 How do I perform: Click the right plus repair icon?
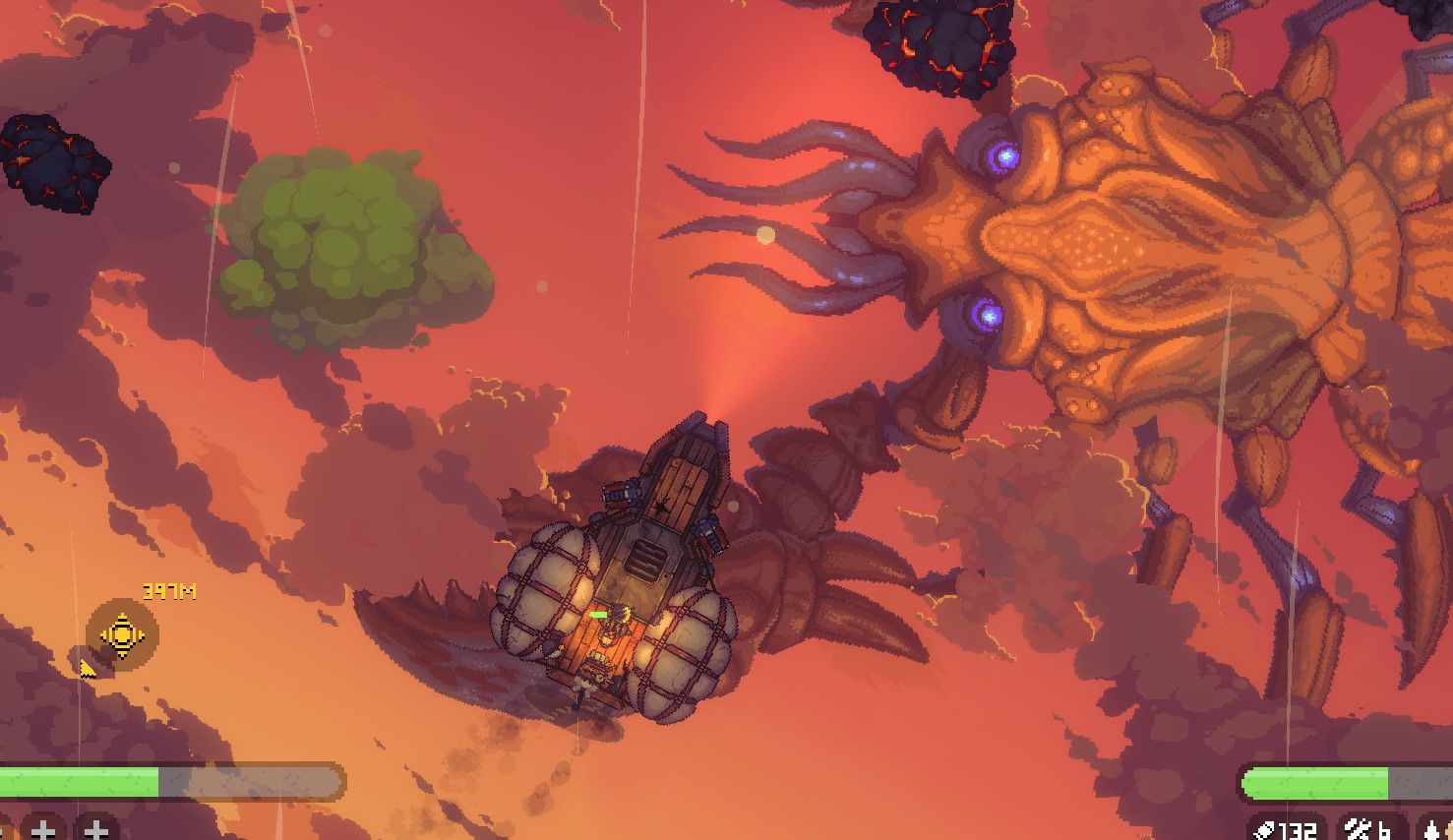94,831
